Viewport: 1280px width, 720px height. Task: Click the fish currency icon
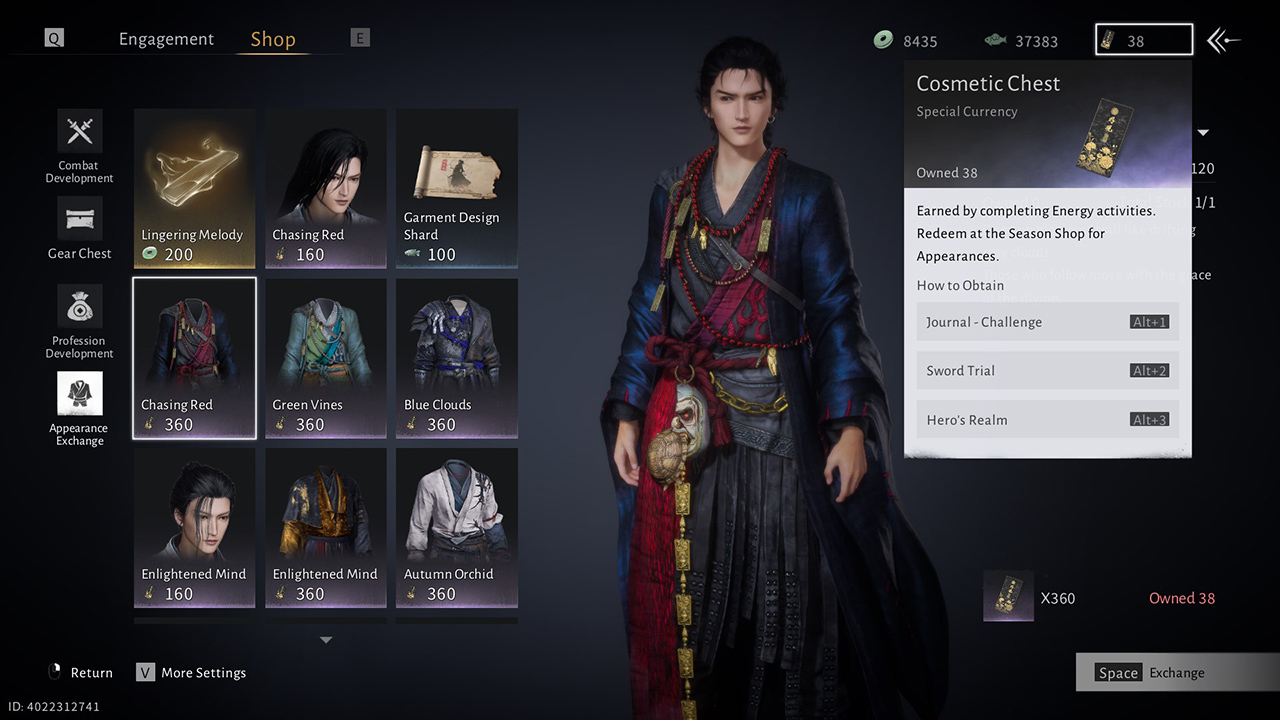click(x=994, y=41)
